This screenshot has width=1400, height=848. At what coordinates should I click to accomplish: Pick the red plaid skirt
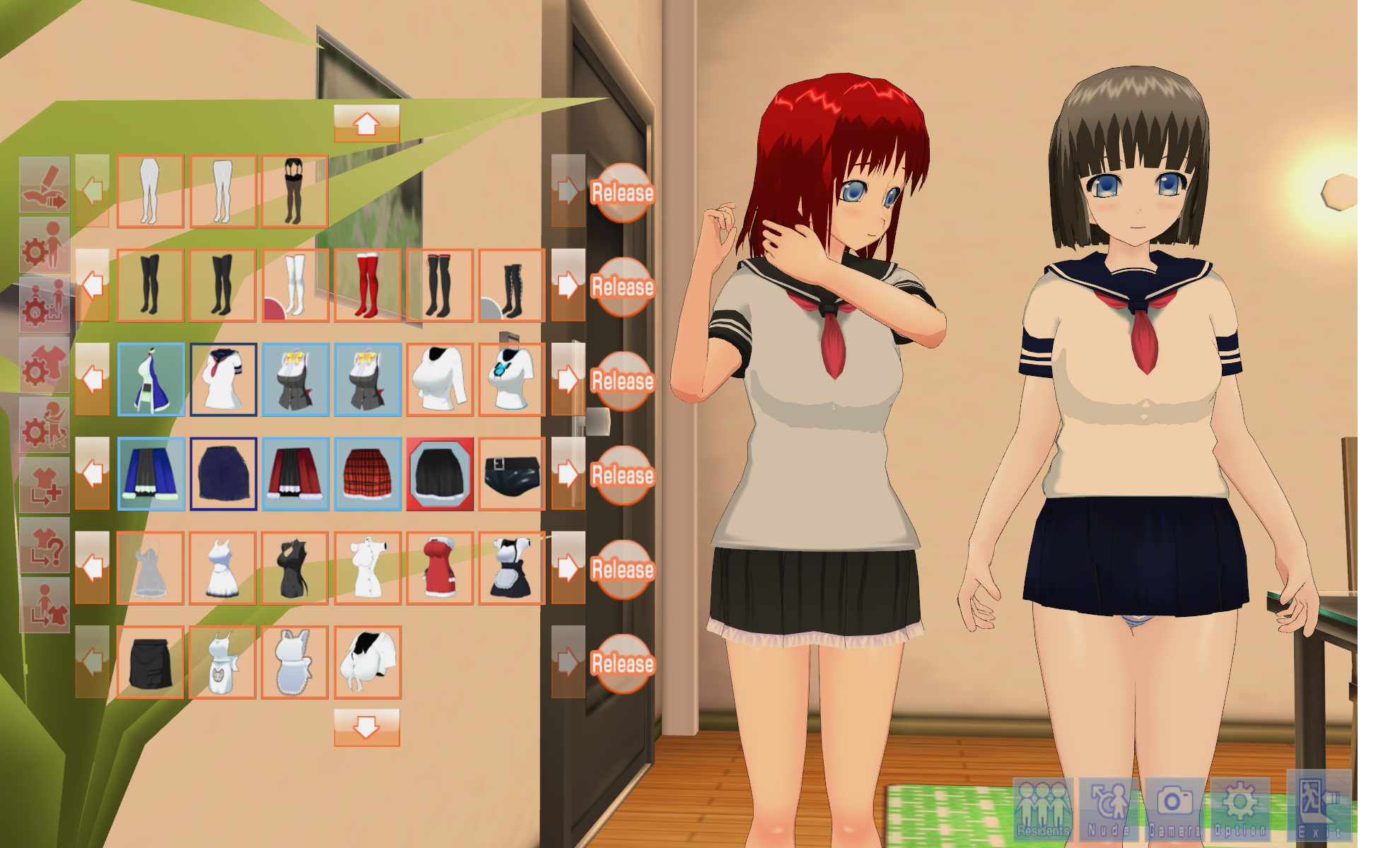pyautogui.click(x=367, y=473)
